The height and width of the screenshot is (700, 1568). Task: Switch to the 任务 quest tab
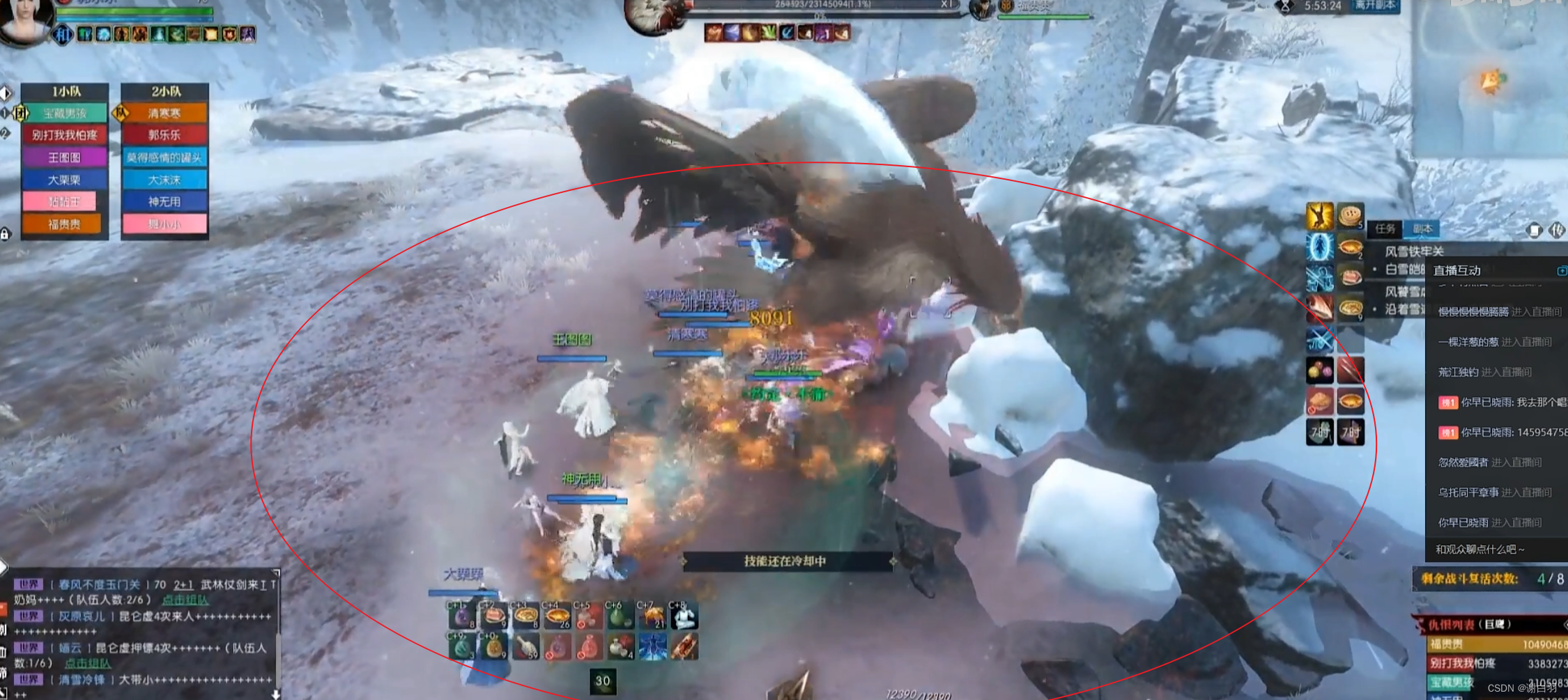pyautogui.click(x=1385, y=228)
